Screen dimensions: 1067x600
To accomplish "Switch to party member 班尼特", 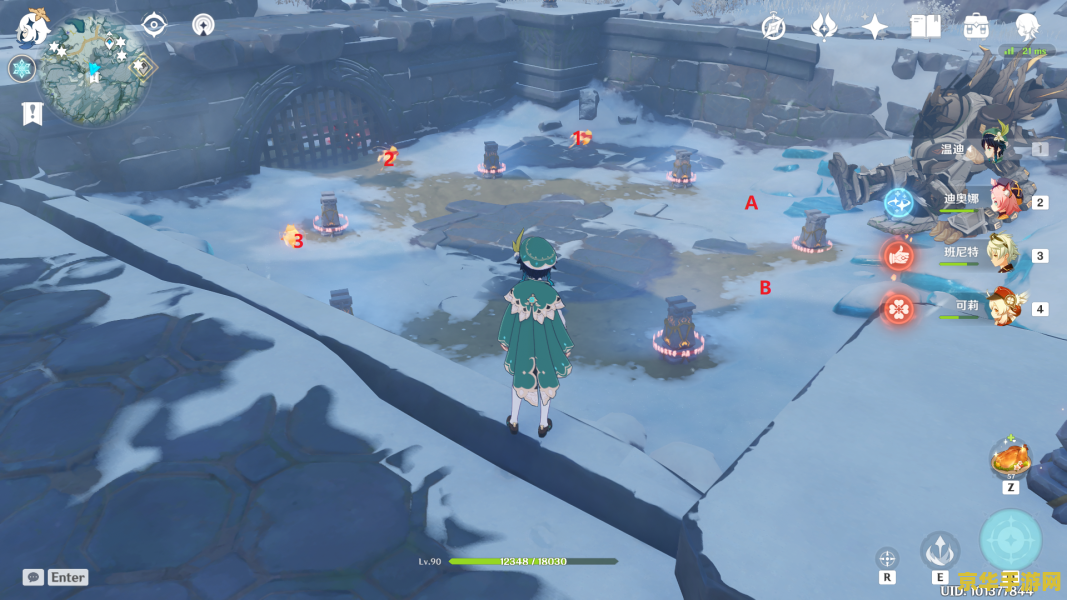I will coord(1000,254).
